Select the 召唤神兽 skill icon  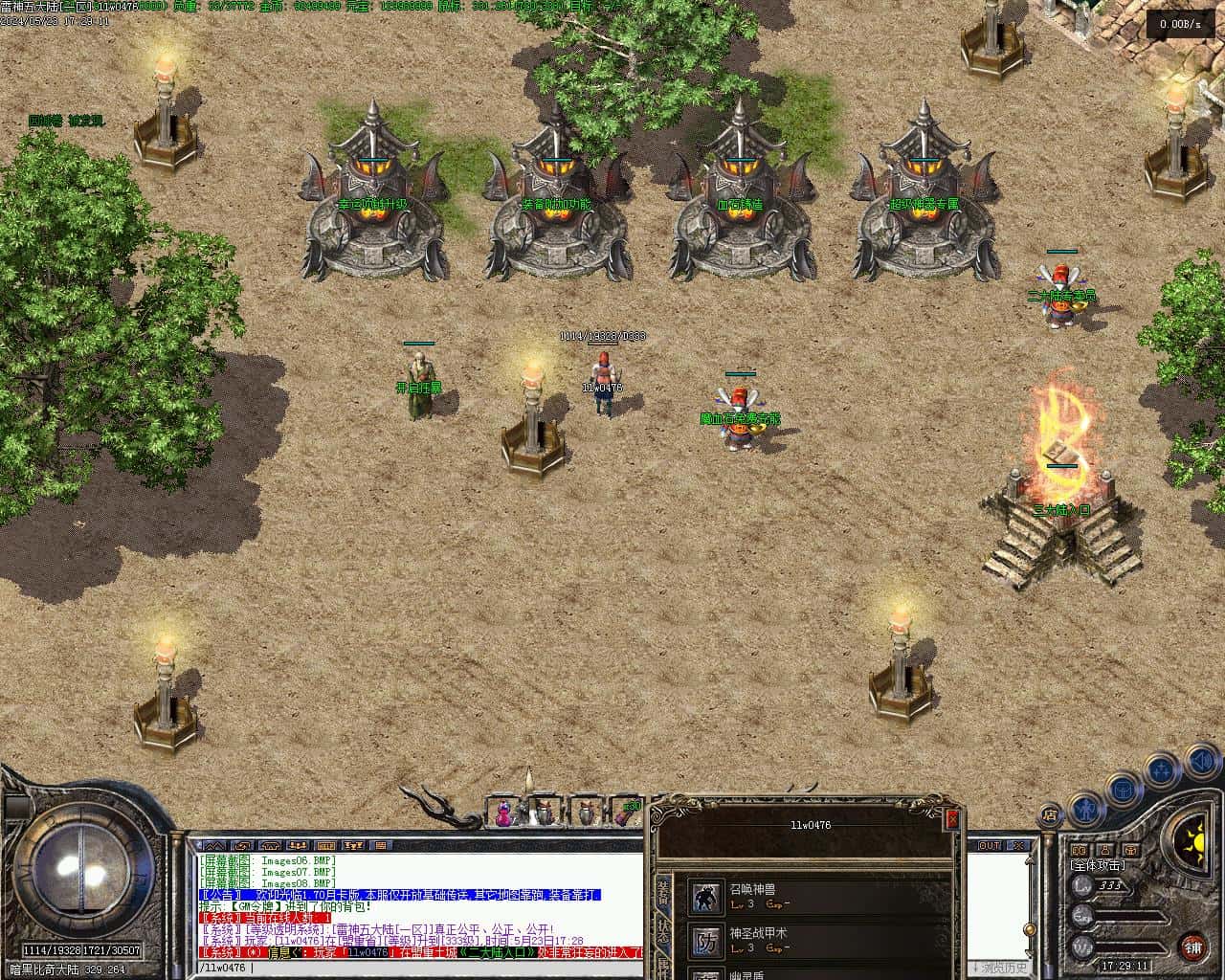coord(707,897)
